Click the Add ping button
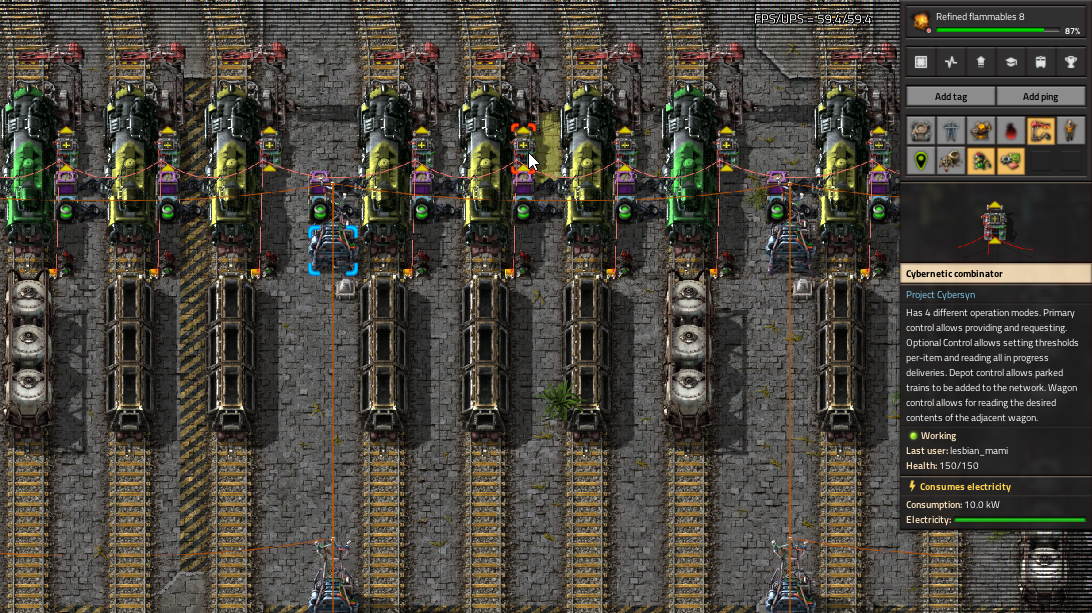This screenshot has width=1092, height=613. click(1041, 96)
